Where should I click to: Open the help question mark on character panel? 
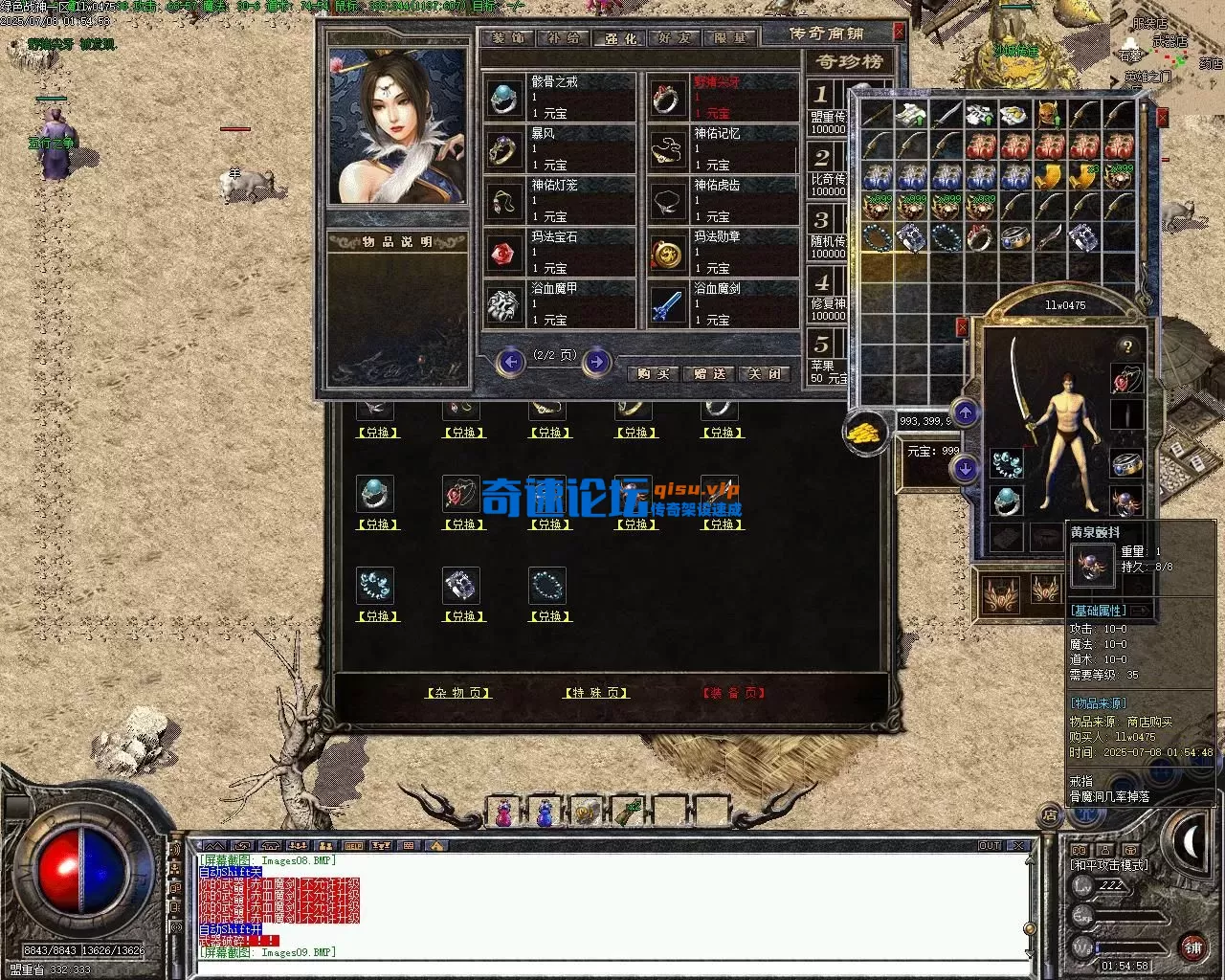1127,346
